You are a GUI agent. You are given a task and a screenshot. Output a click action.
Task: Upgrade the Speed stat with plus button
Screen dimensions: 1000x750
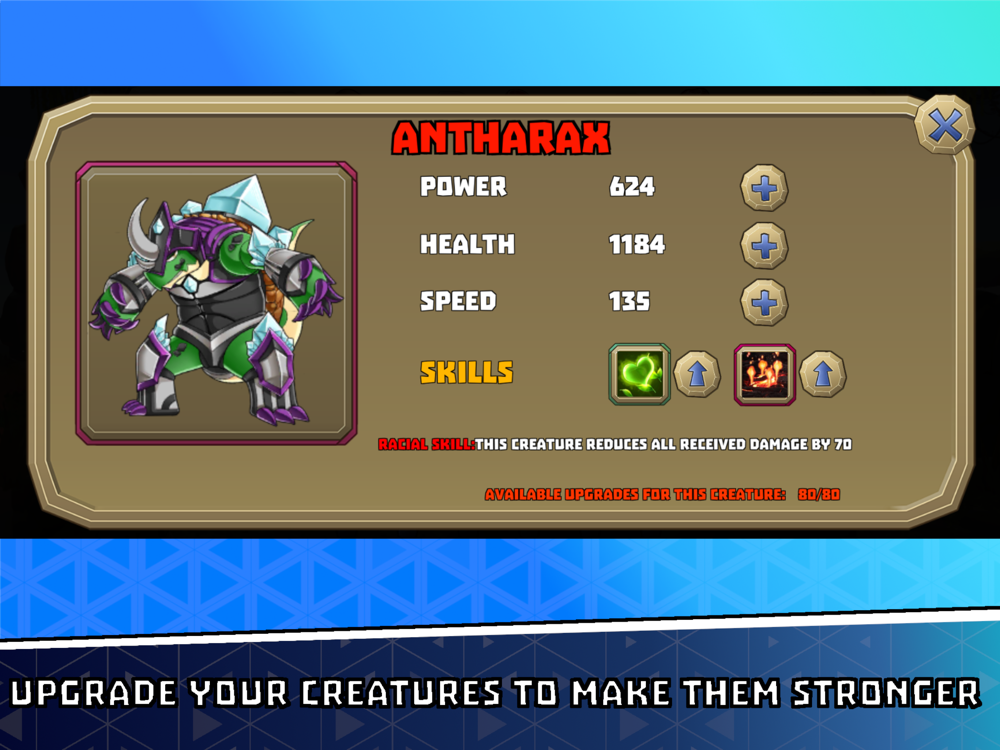coord(764,302)
